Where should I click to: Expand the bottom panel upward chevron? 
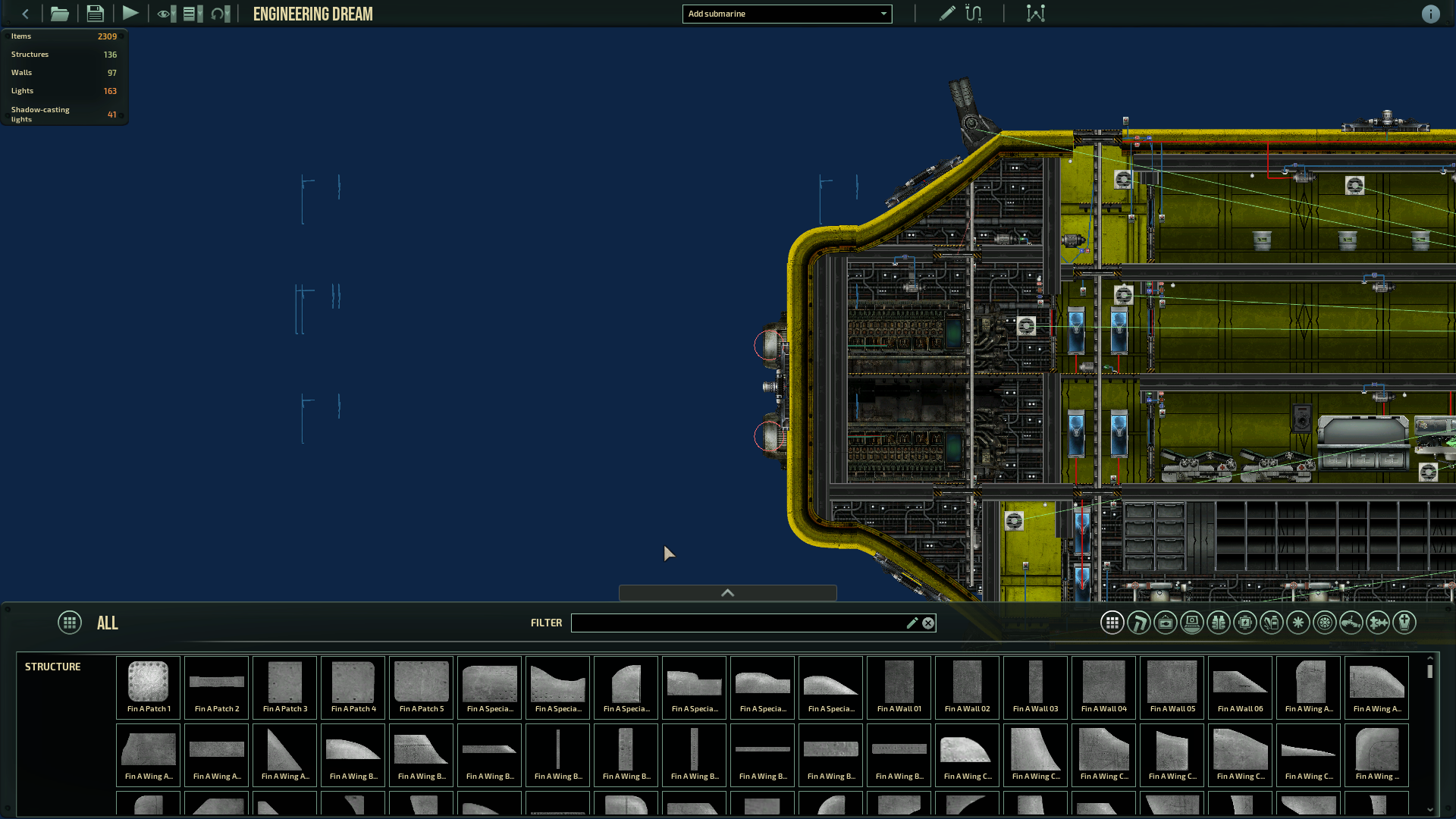pyautogui.click(x=726, y=593)
